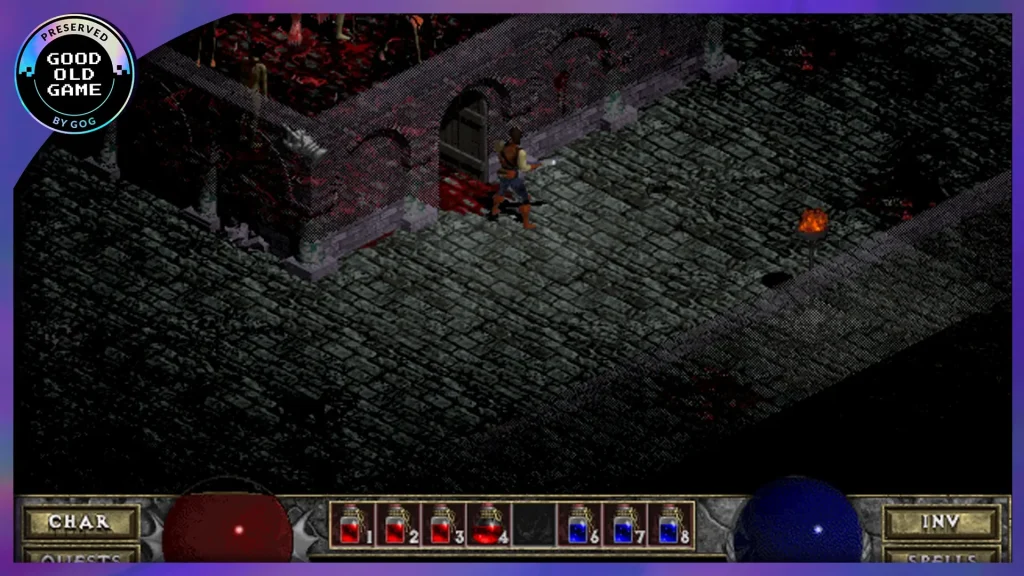Drink the red potion in belt slot 2
This screenshot has height=576, width=1024.
397,525
